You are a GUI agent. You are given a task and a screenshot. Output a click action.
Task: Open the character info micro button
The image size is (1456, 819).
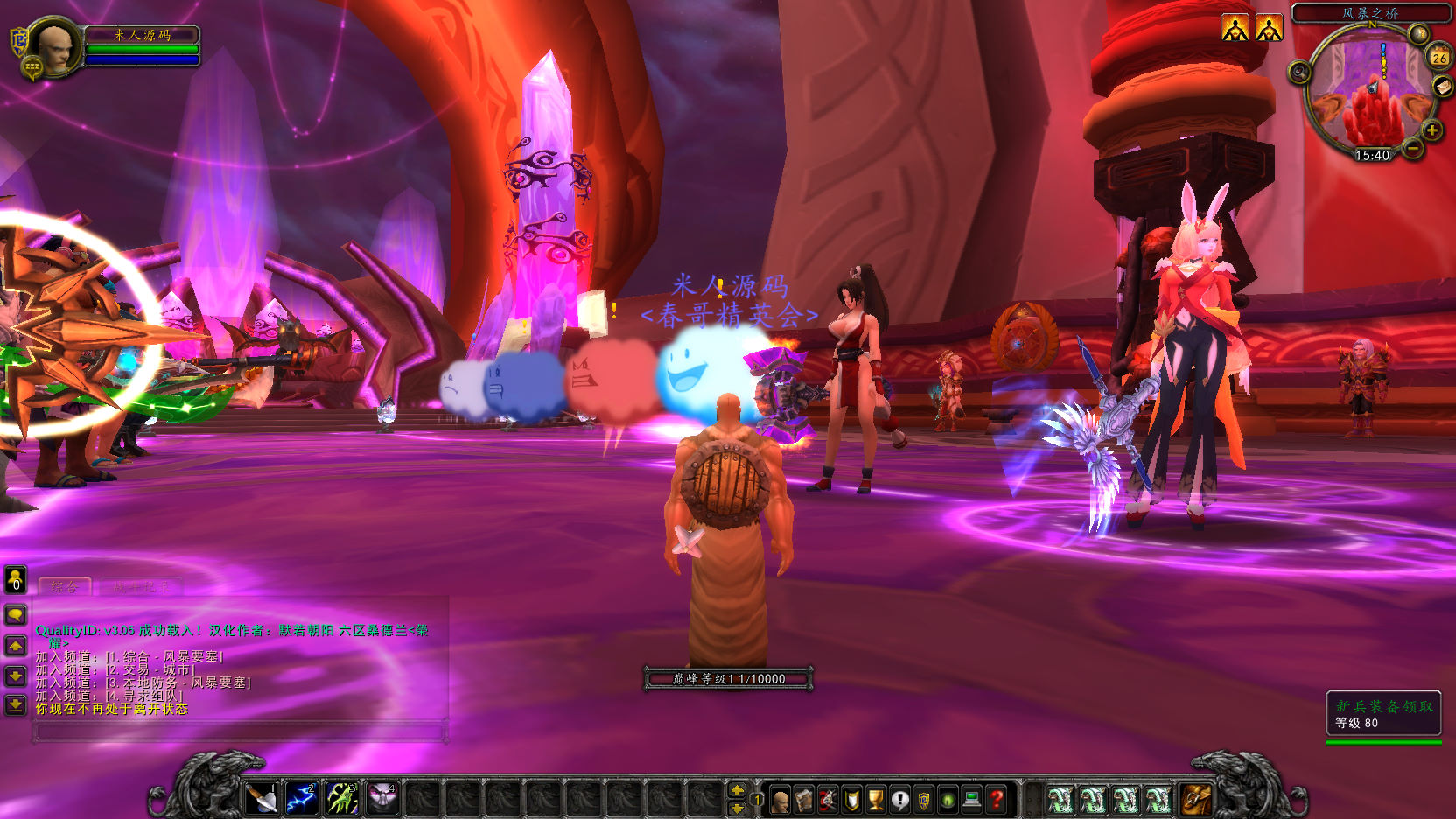click(780, 800)
